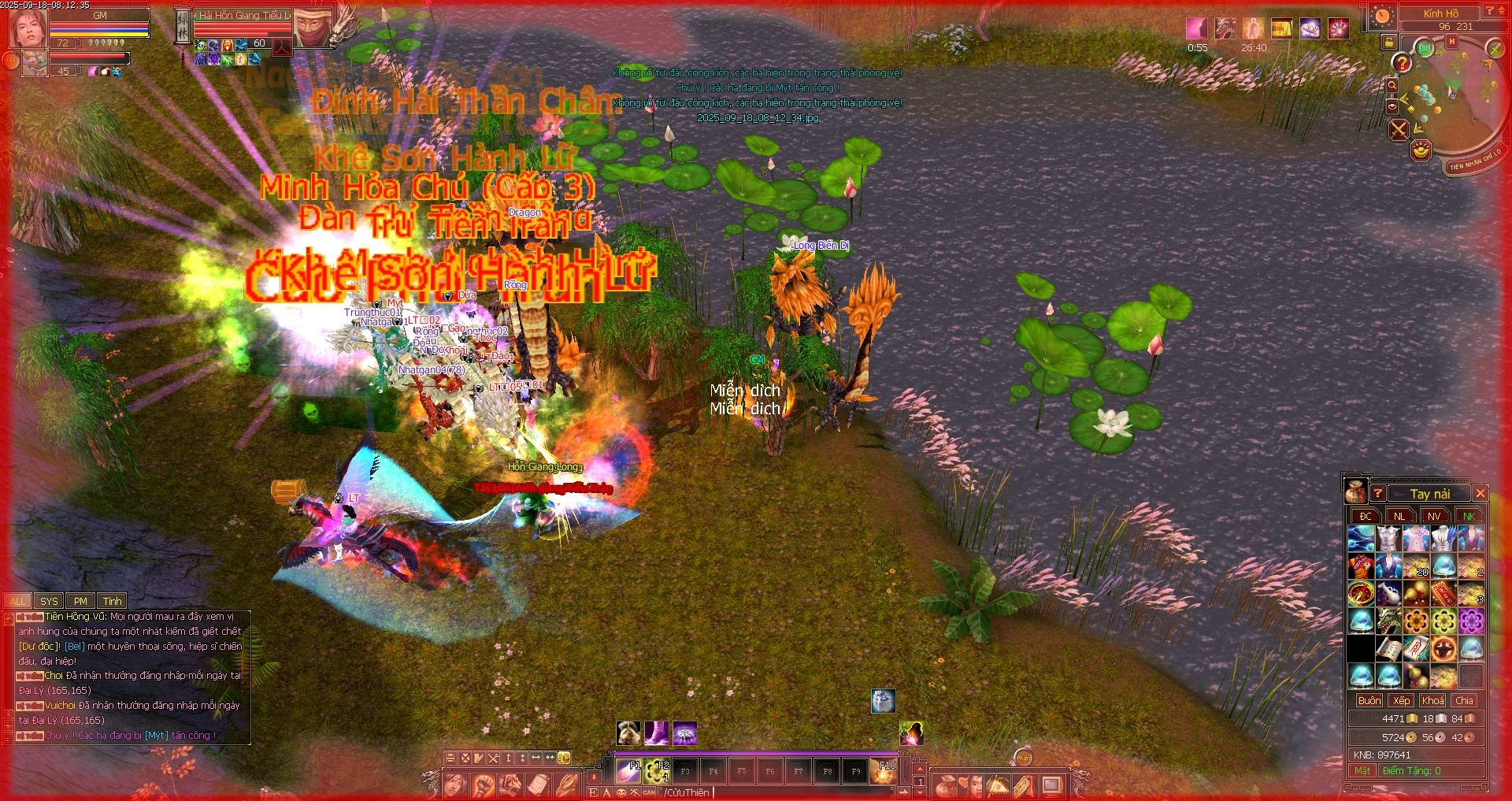Viewport: 1512px width, 801px height.
Task: Use the F10 fire skill slot
Action: tap(884, 771)
